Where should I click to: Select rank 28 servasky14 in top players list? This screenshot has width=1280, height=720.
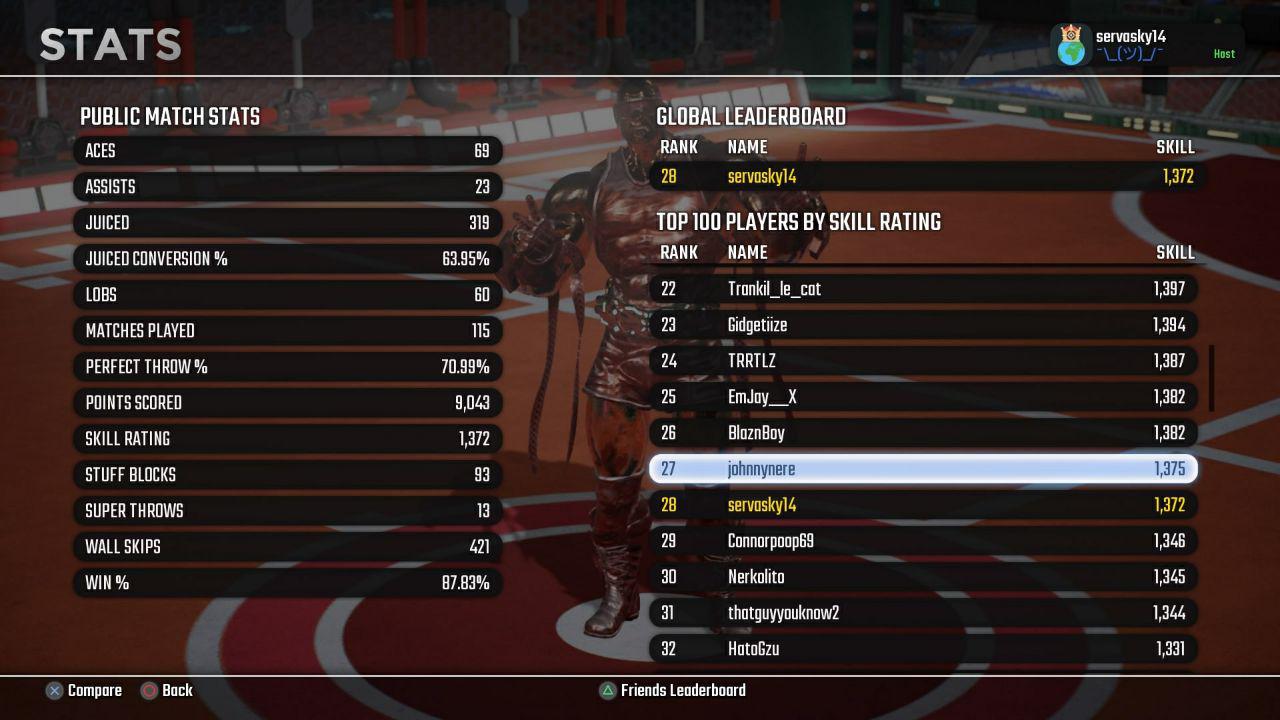point(922,505)
